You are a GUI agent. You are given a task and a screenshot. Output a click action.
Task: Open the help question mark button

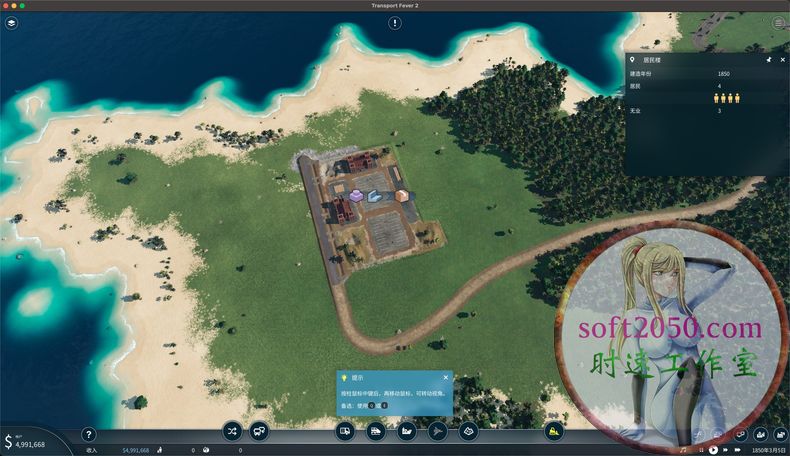[88, 435]
